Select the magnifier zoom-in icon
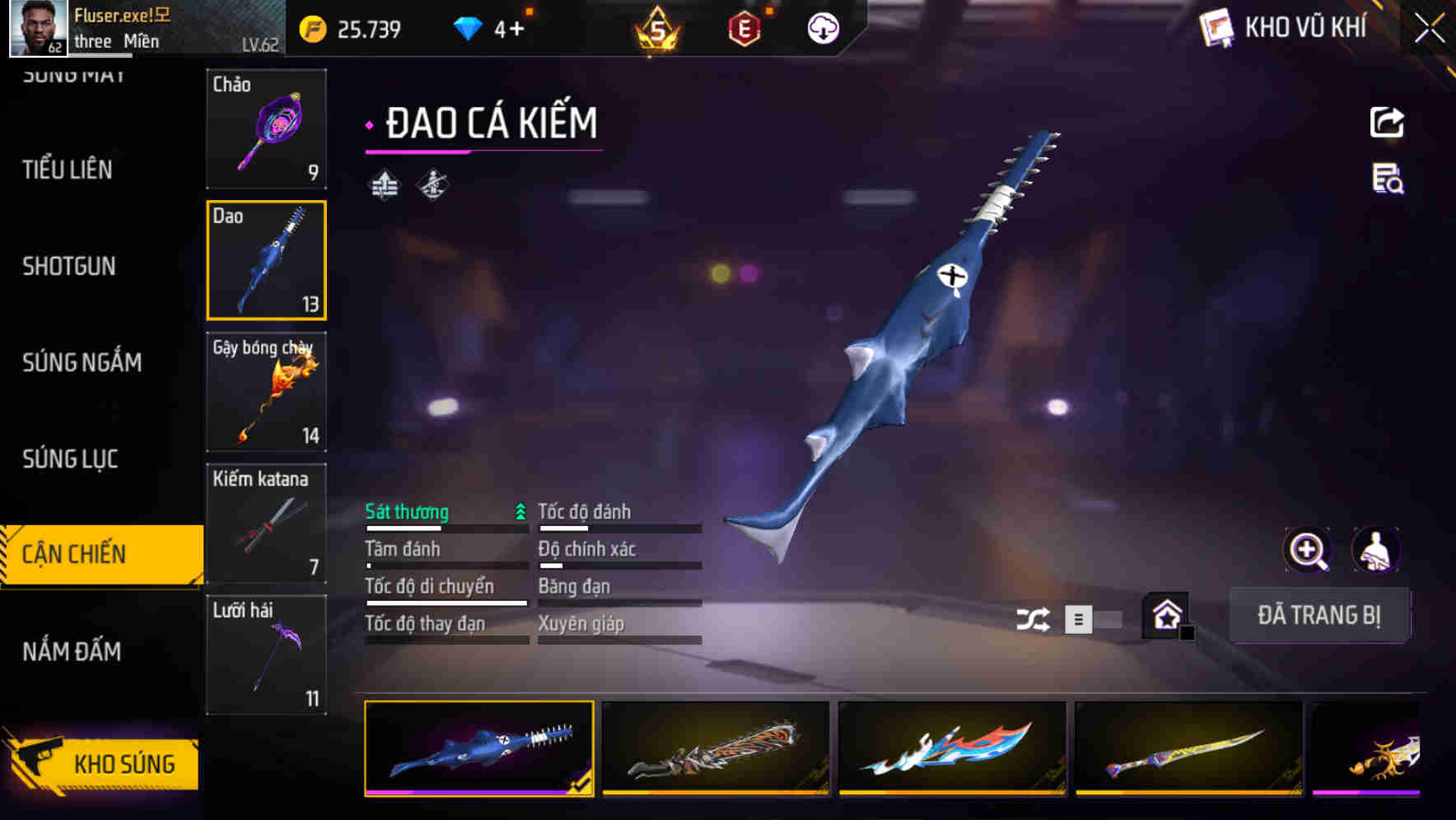The height and width of the screenshot is (820, 1456). click(x=1306, y=550)
